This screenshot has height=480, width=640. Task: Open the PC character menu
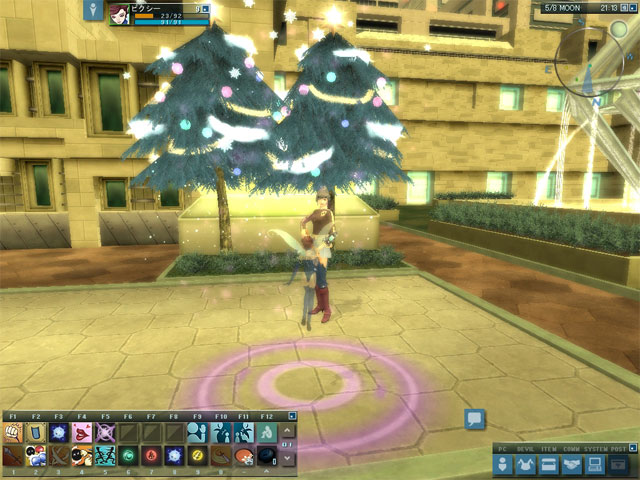[503, 464]
